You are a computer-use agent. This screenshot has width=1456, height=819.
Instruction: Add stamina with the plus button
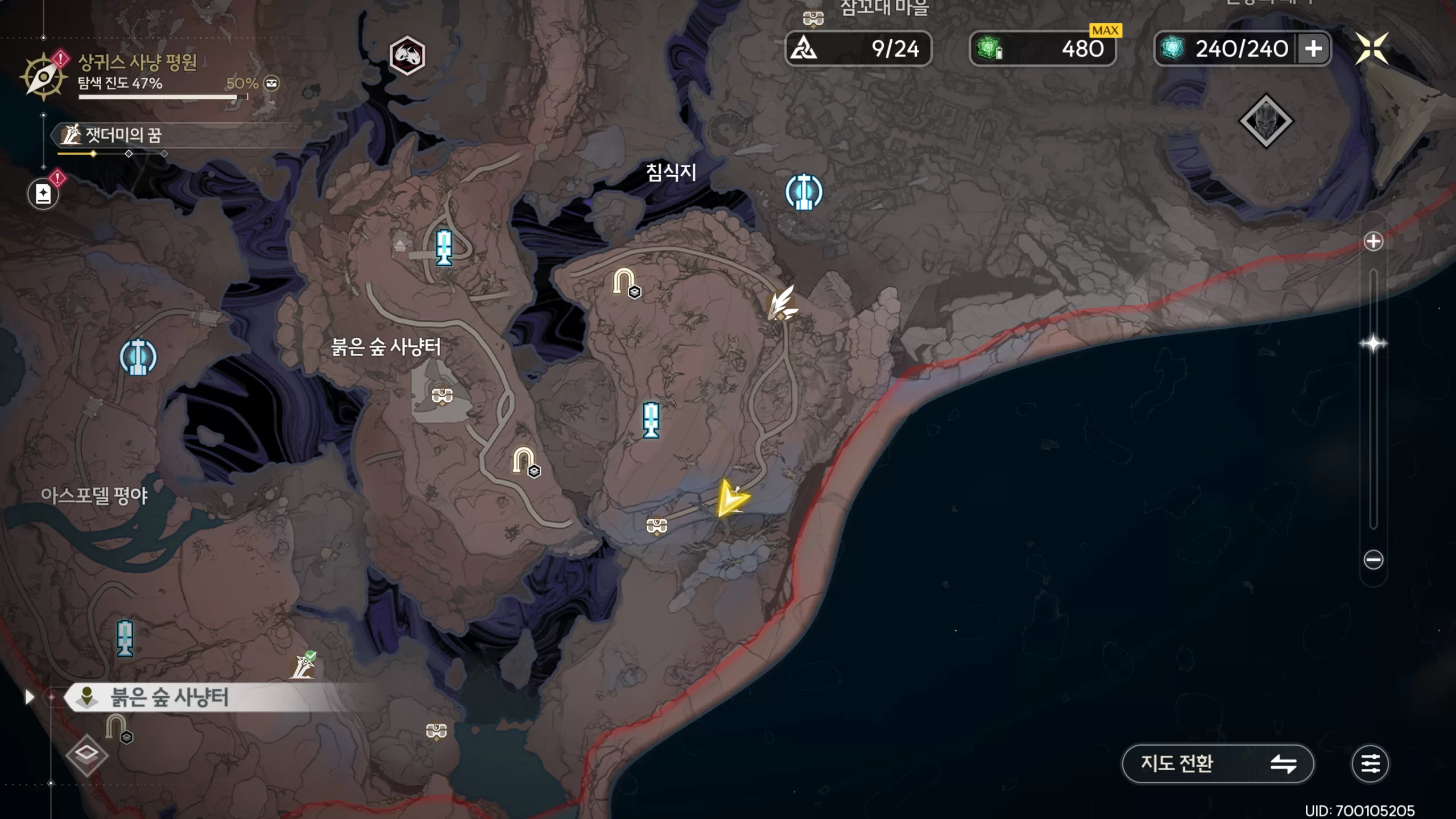pyautogui.click(x=1313, y=49)
